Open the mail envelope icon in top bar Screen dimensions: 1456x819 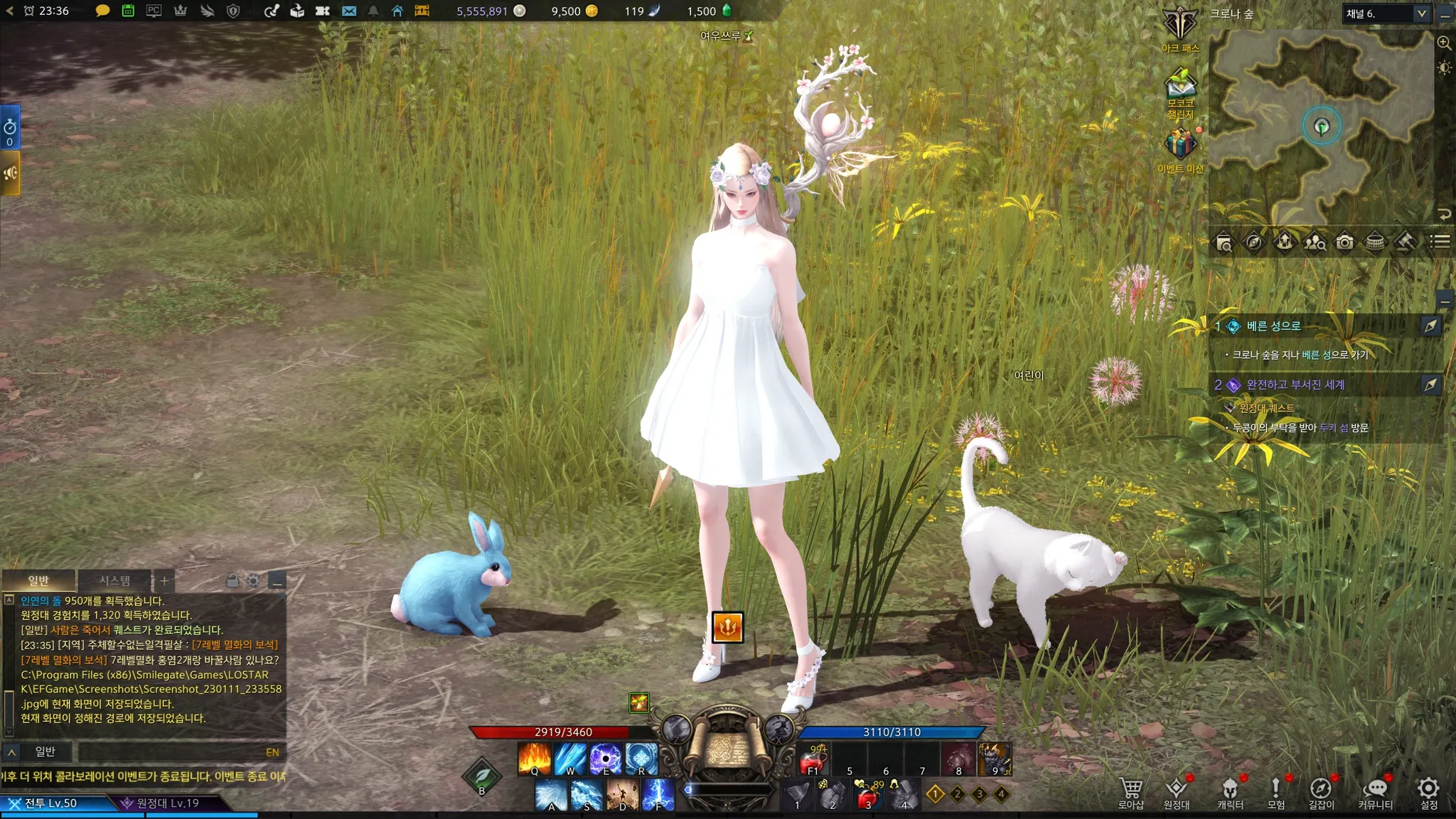click(348, 11)
